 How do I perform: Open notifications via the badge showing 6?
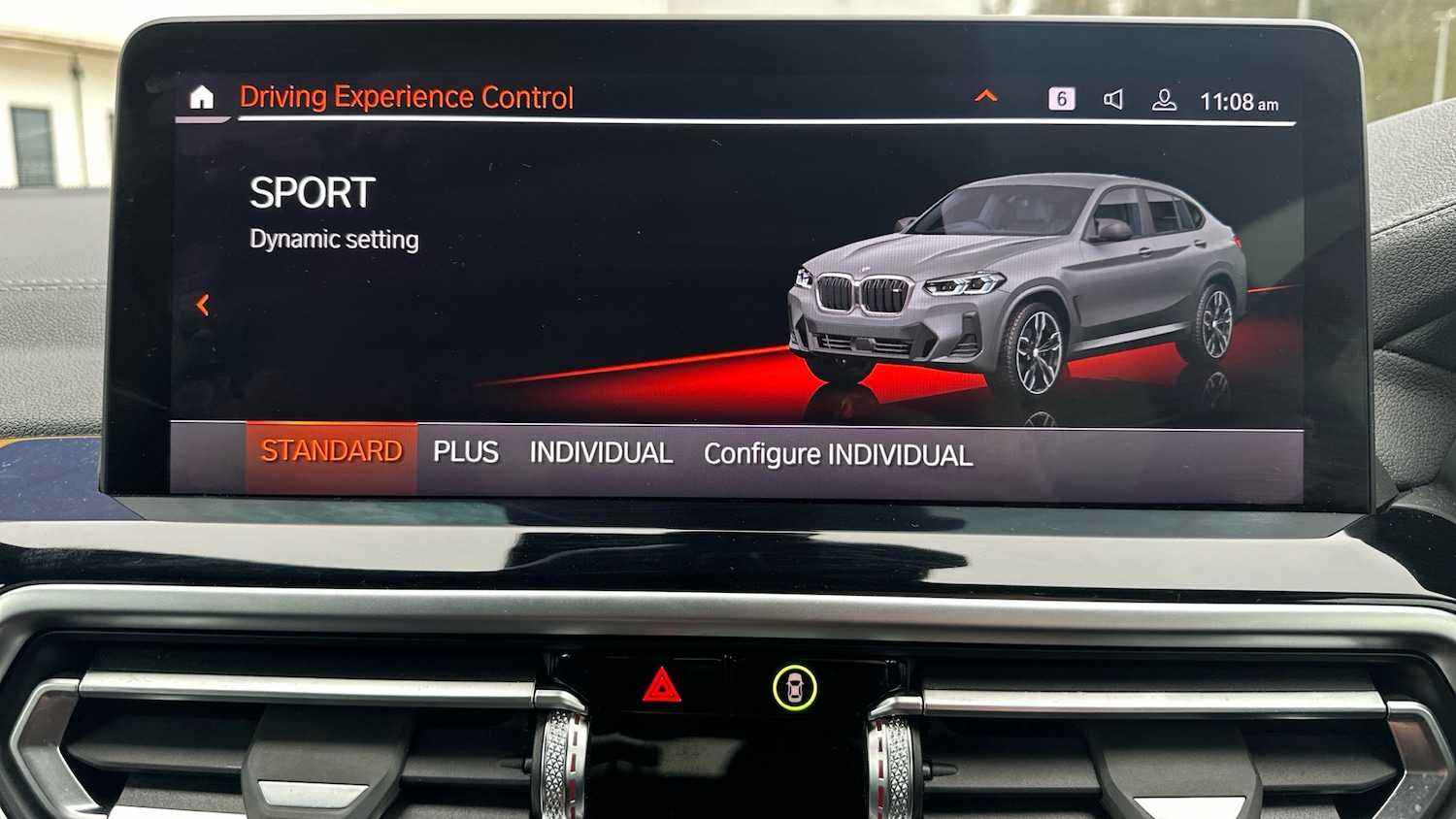[1060, 96]
